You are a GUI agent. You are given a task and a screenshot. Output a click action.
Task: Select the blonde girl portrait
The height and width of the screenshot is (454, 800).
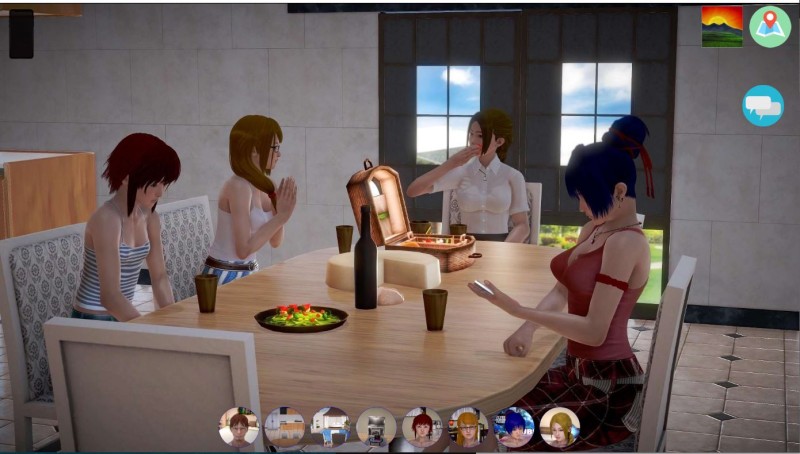point(560,427)
